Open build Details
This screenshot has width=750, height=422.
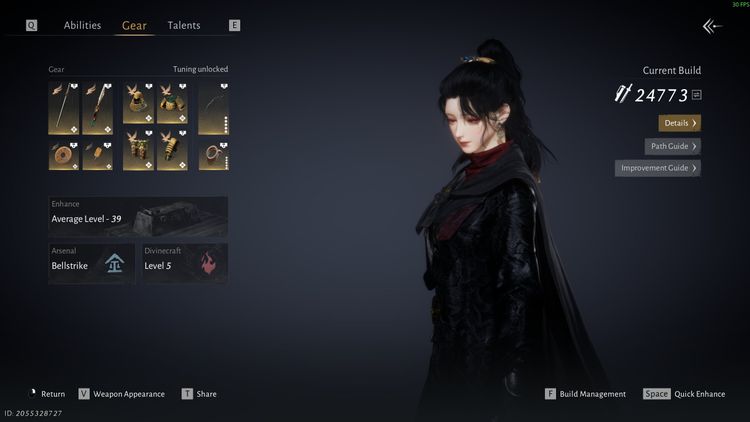click(679, 123)
